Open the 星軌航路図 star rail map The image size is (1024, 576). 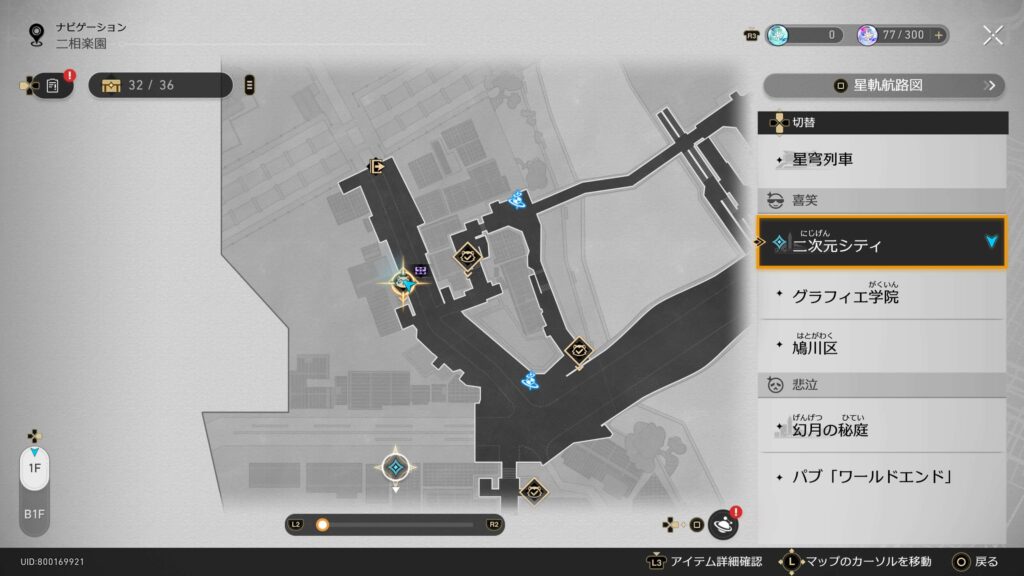(x=883, y=85)
